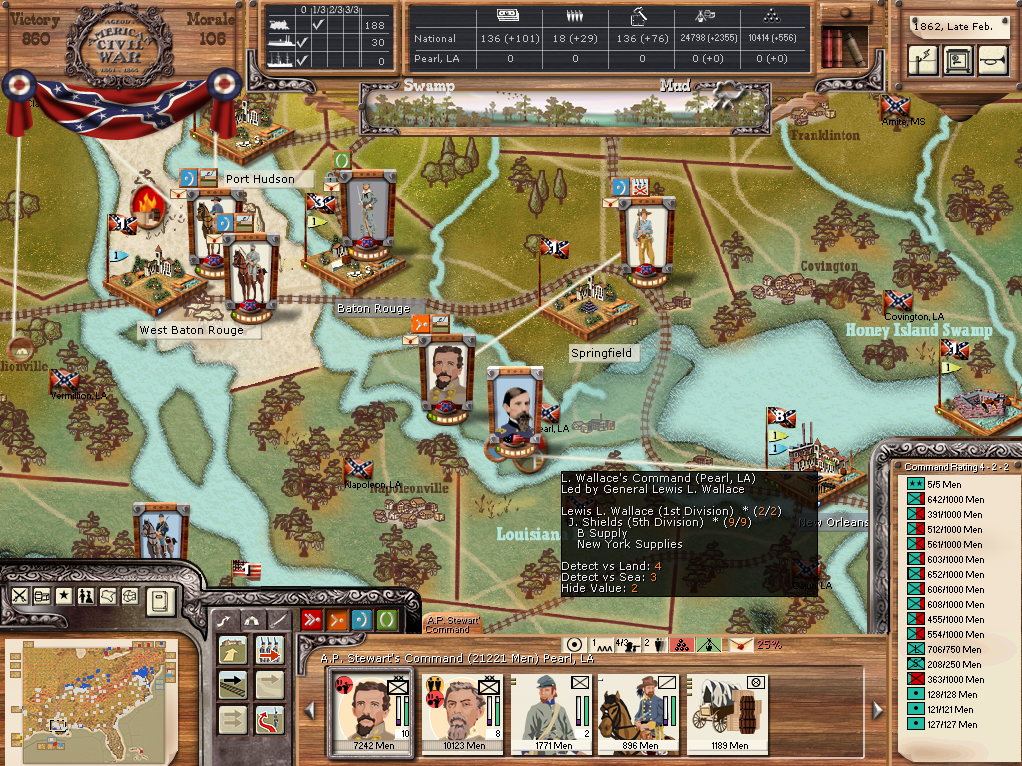This screenshot has width=1022, height=766.
Task: Switch to A.P. Stewart's Command tab
Action: (454, 624)
